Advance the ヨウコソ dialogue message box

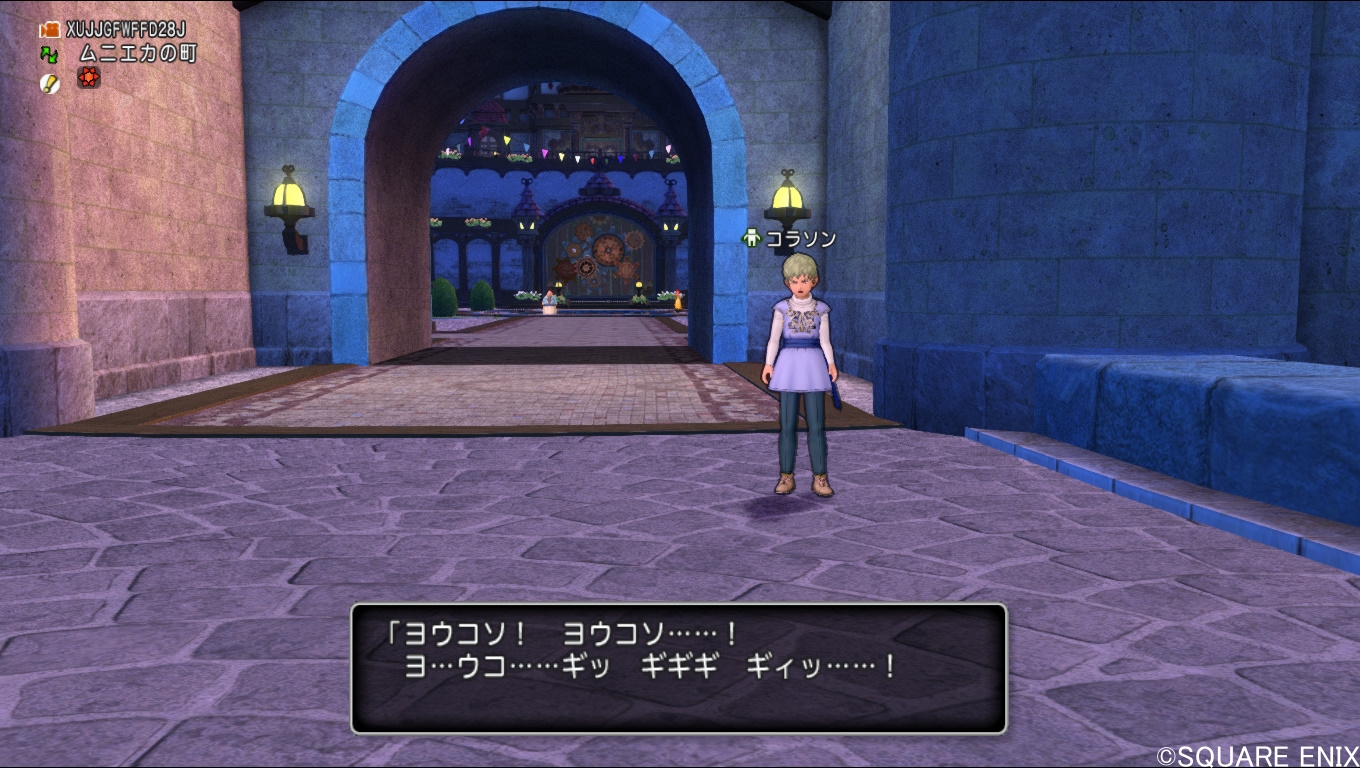point(678,668)
